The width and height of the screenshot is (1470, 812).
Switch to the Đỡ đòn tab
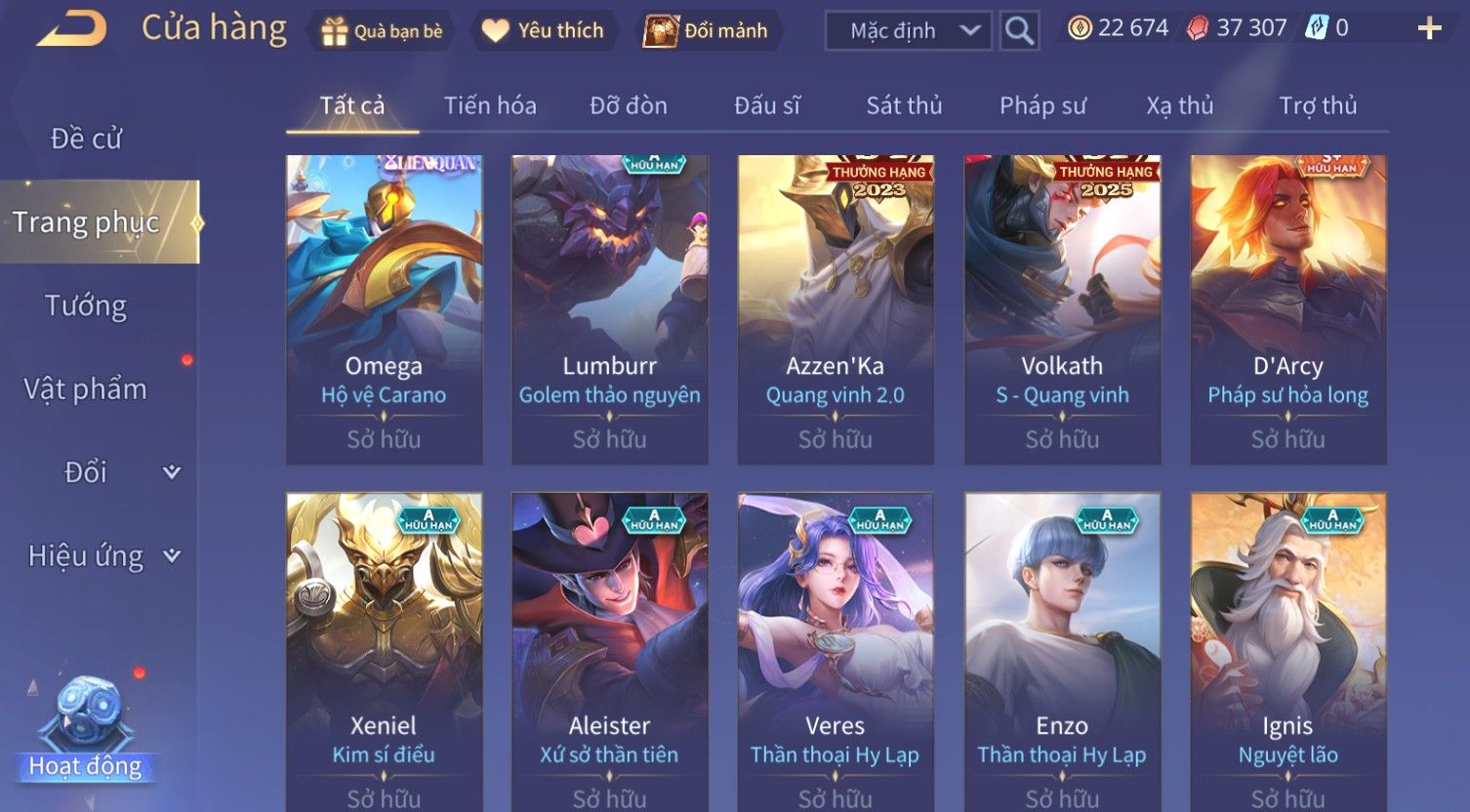tap(629, 105)
